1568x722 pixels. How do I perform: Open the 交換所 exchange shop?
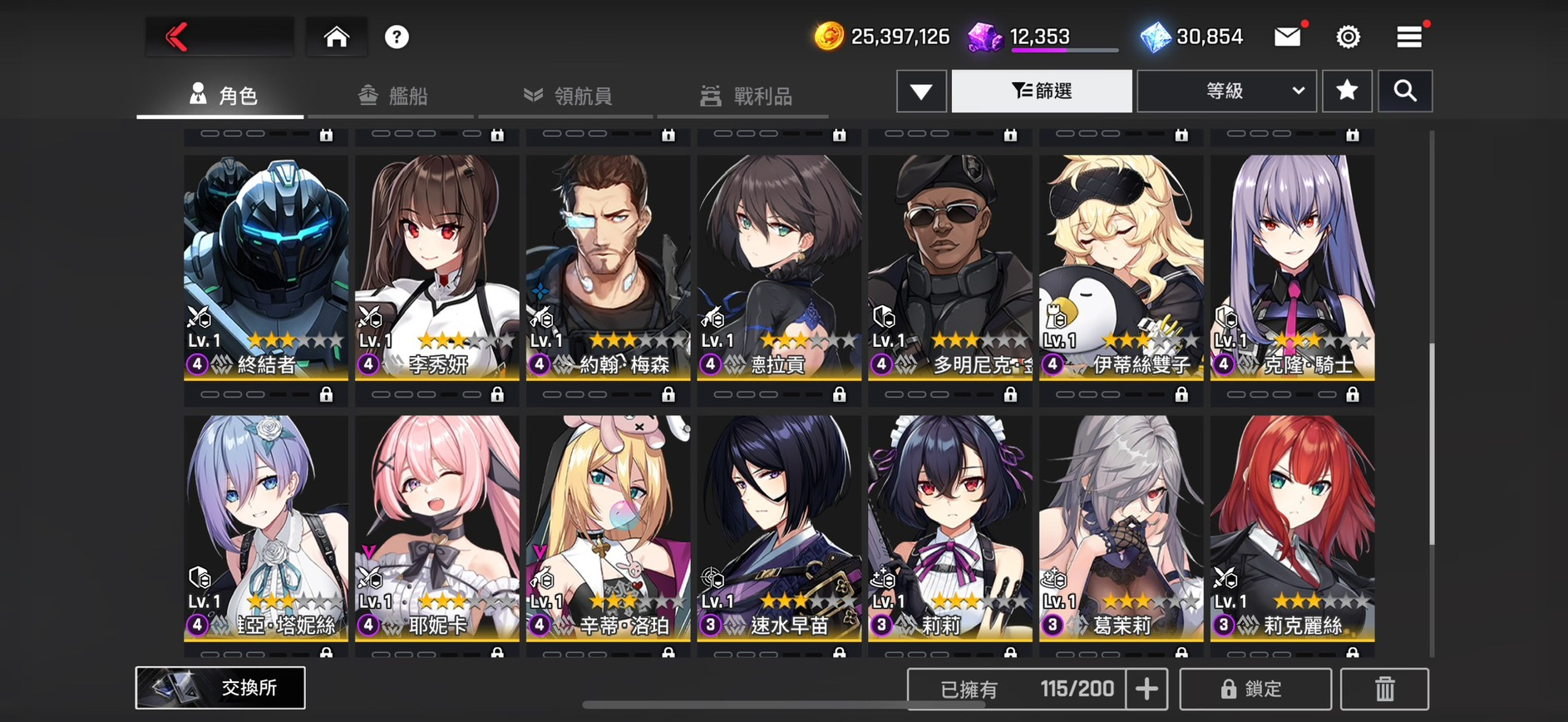tap(220, 688)
